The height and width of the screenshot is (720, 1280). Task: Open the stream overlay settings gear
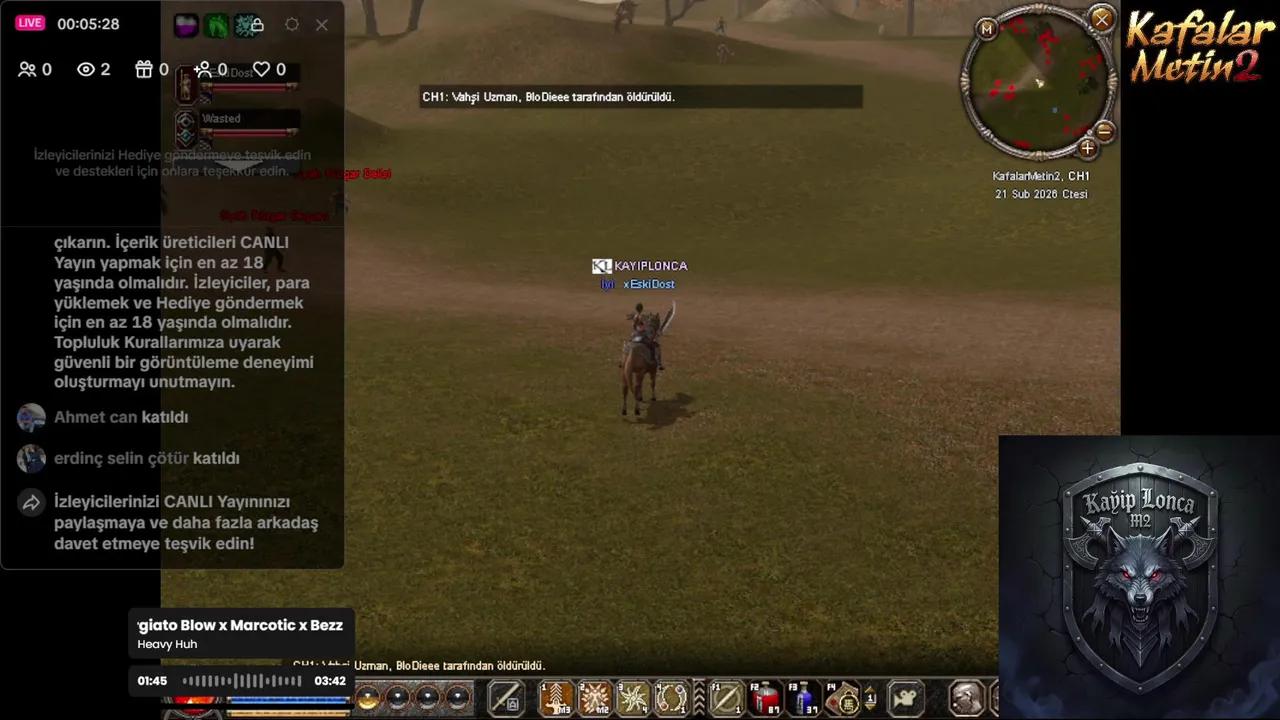tap(292, 25)
